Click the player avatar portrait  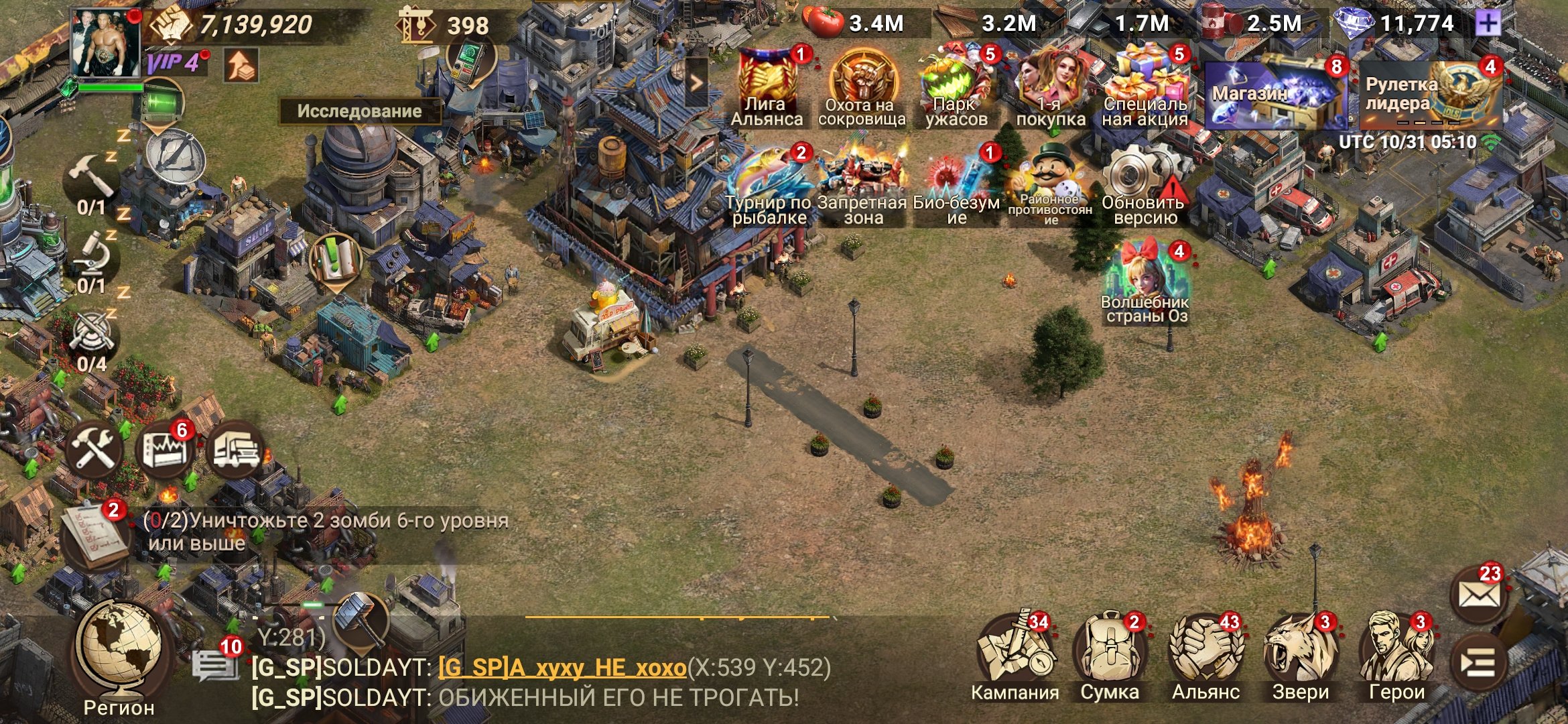[106, 42]
